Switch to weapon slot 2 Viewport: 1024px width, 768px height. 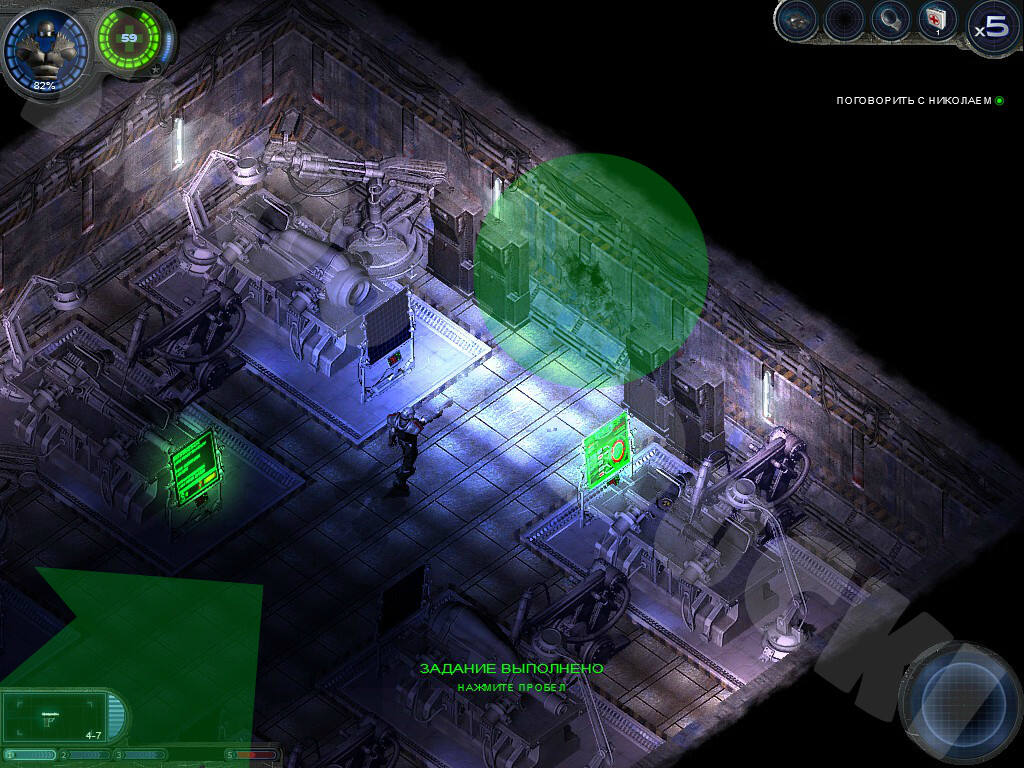88,755
